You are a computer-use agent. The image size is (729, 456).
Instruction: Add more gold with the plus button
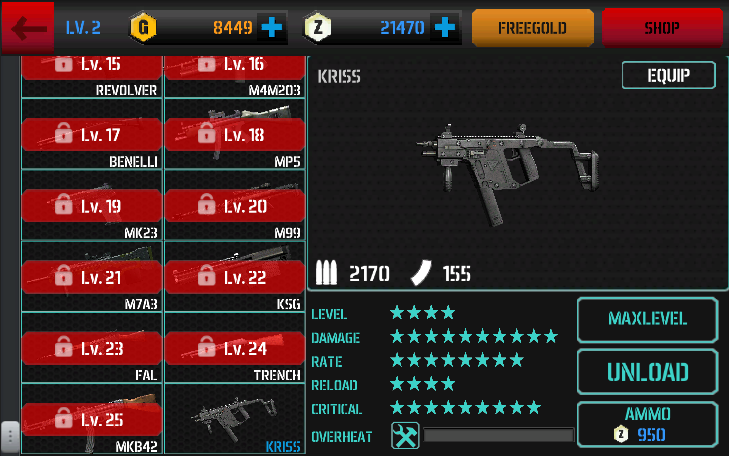271,28
